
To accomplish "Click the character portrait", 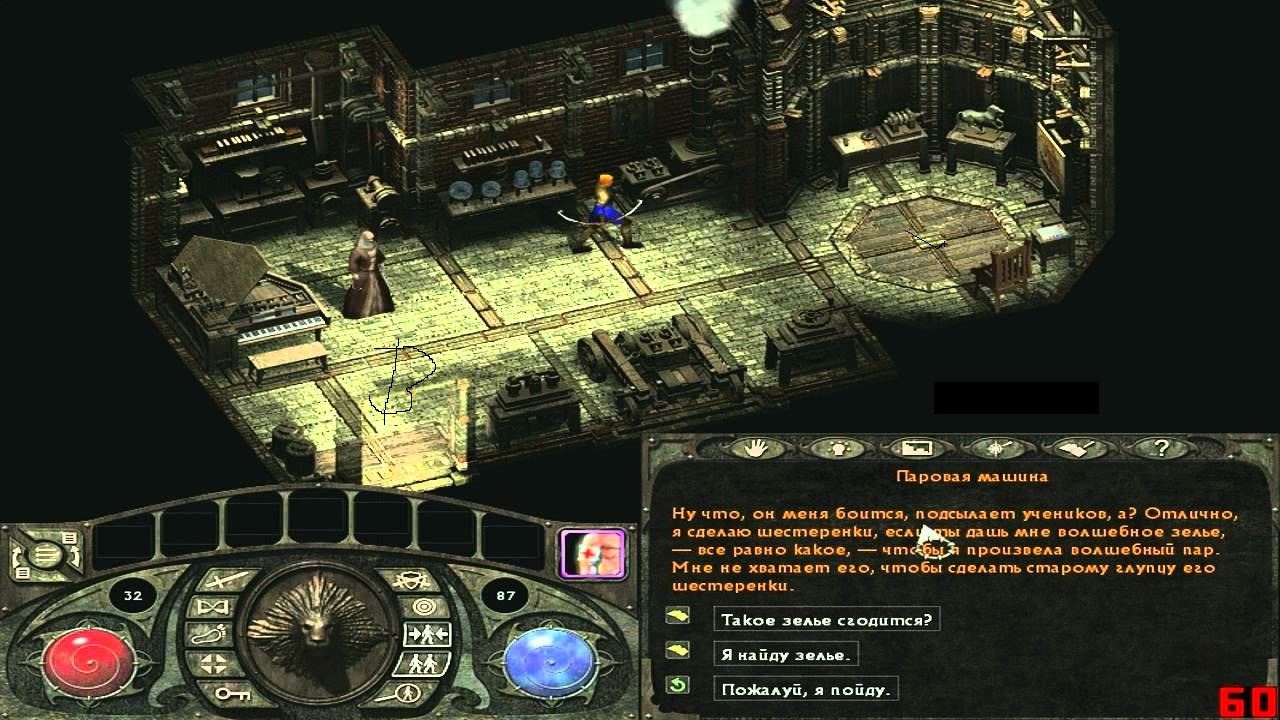I will click(x=594, y=554).
